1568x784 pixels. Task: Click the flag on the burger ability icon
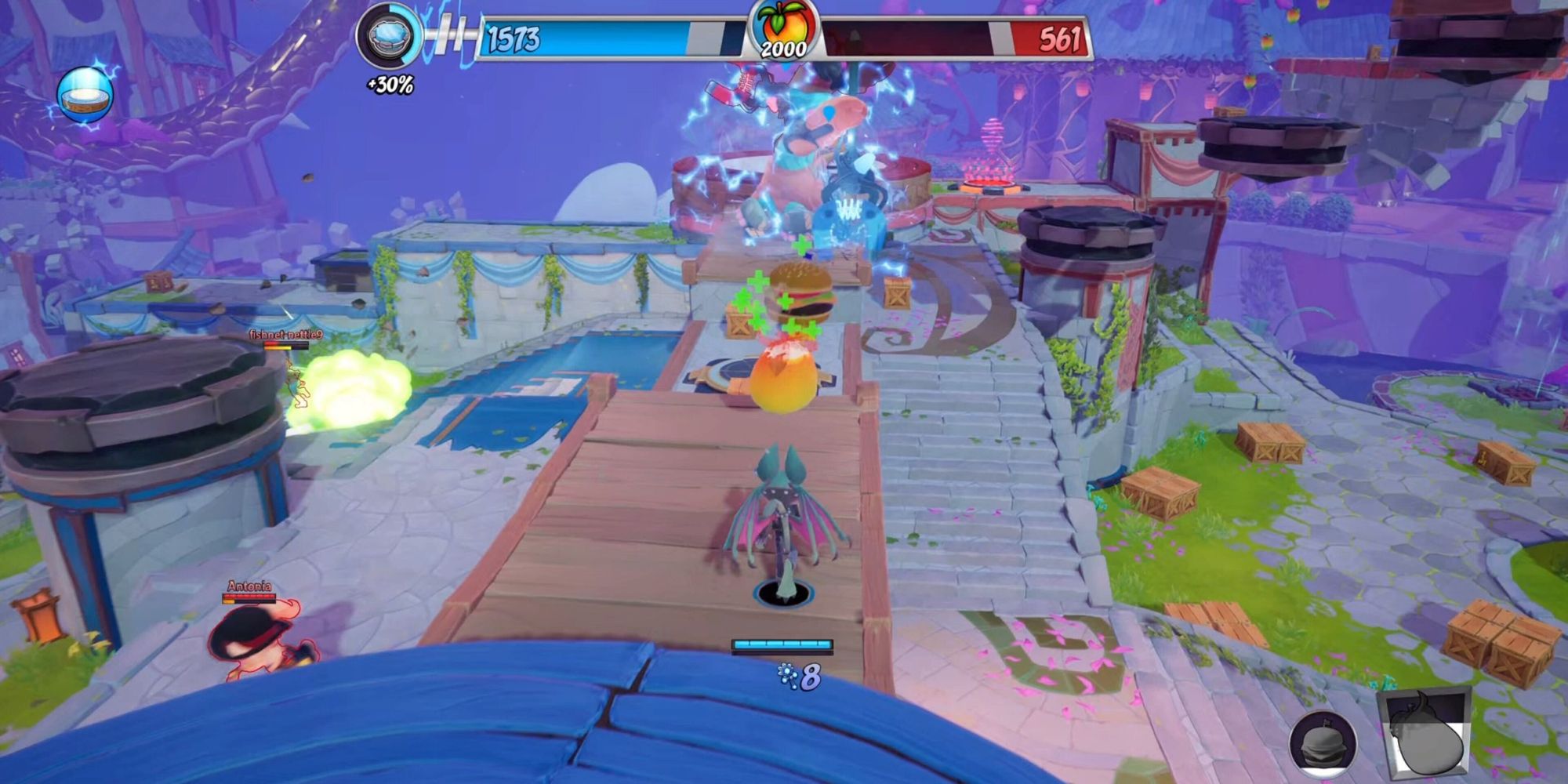1327,721
